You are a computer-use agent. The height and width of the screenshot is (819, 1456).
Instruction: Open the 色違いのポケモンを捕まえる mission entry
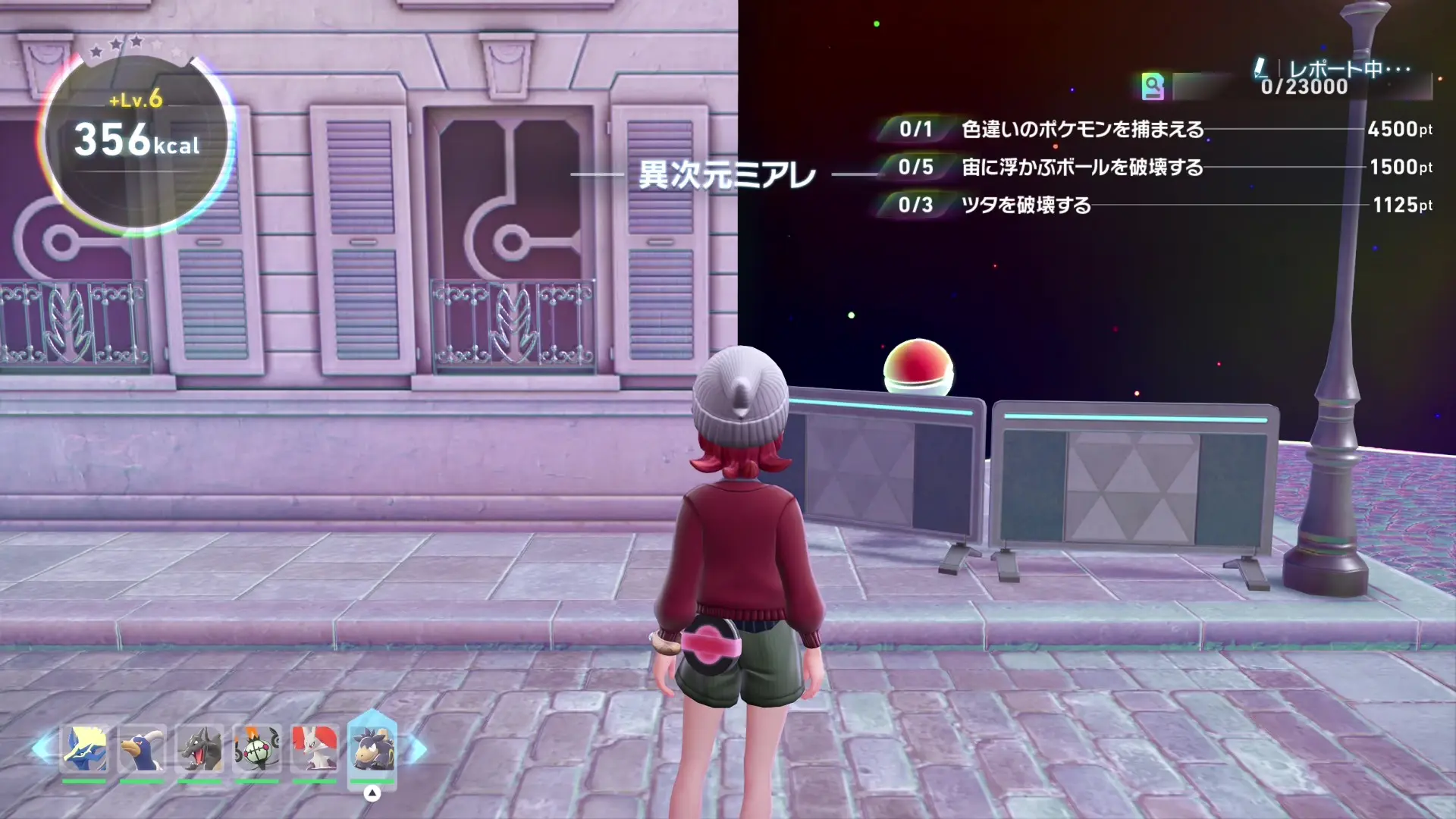coord(1081,130)
